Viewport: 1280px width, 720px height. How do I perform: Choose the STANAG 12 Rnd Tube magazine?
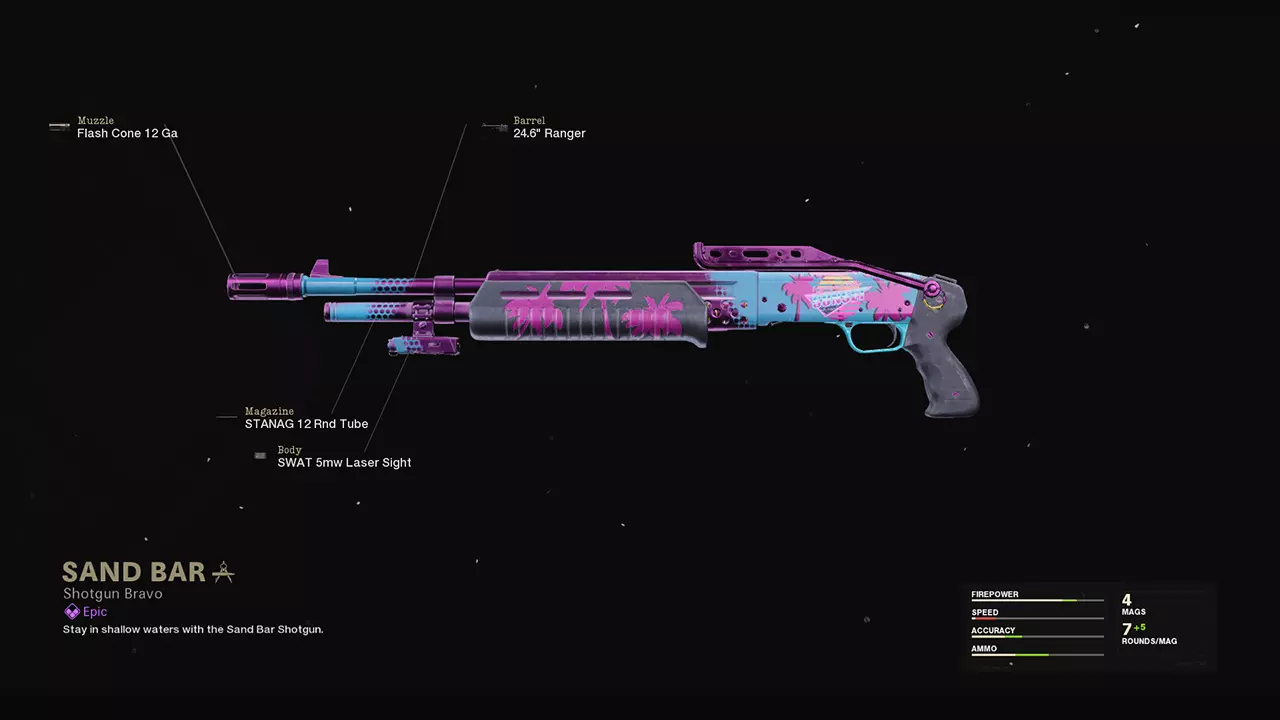coord(306,424)
